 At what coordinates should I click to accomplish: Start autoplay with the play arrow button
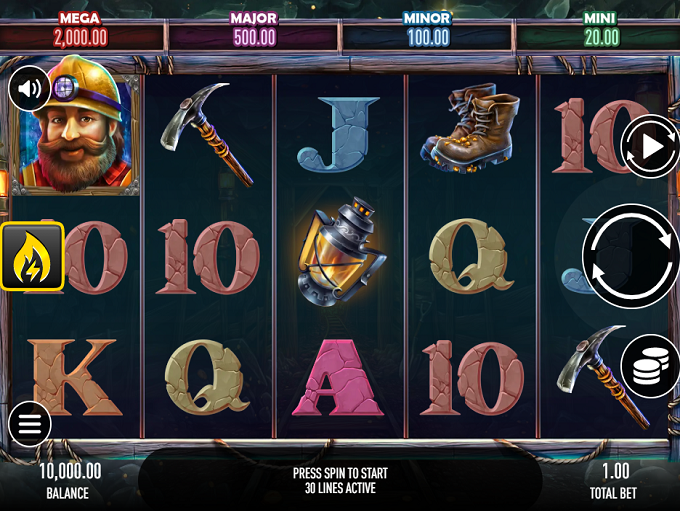[650, 148]
